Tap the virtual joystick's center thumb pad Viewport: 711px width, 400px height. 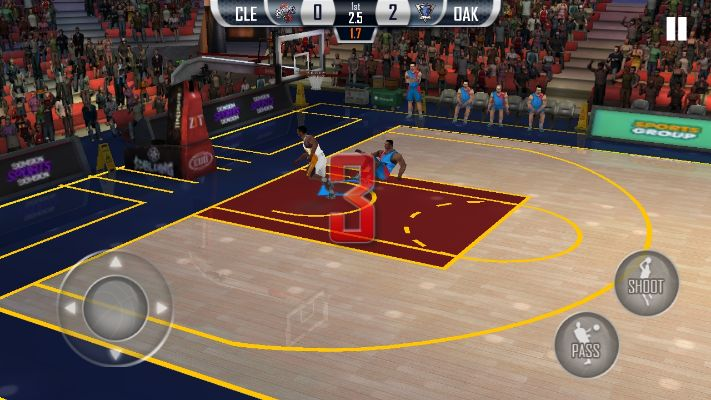(x=115, y=308)
